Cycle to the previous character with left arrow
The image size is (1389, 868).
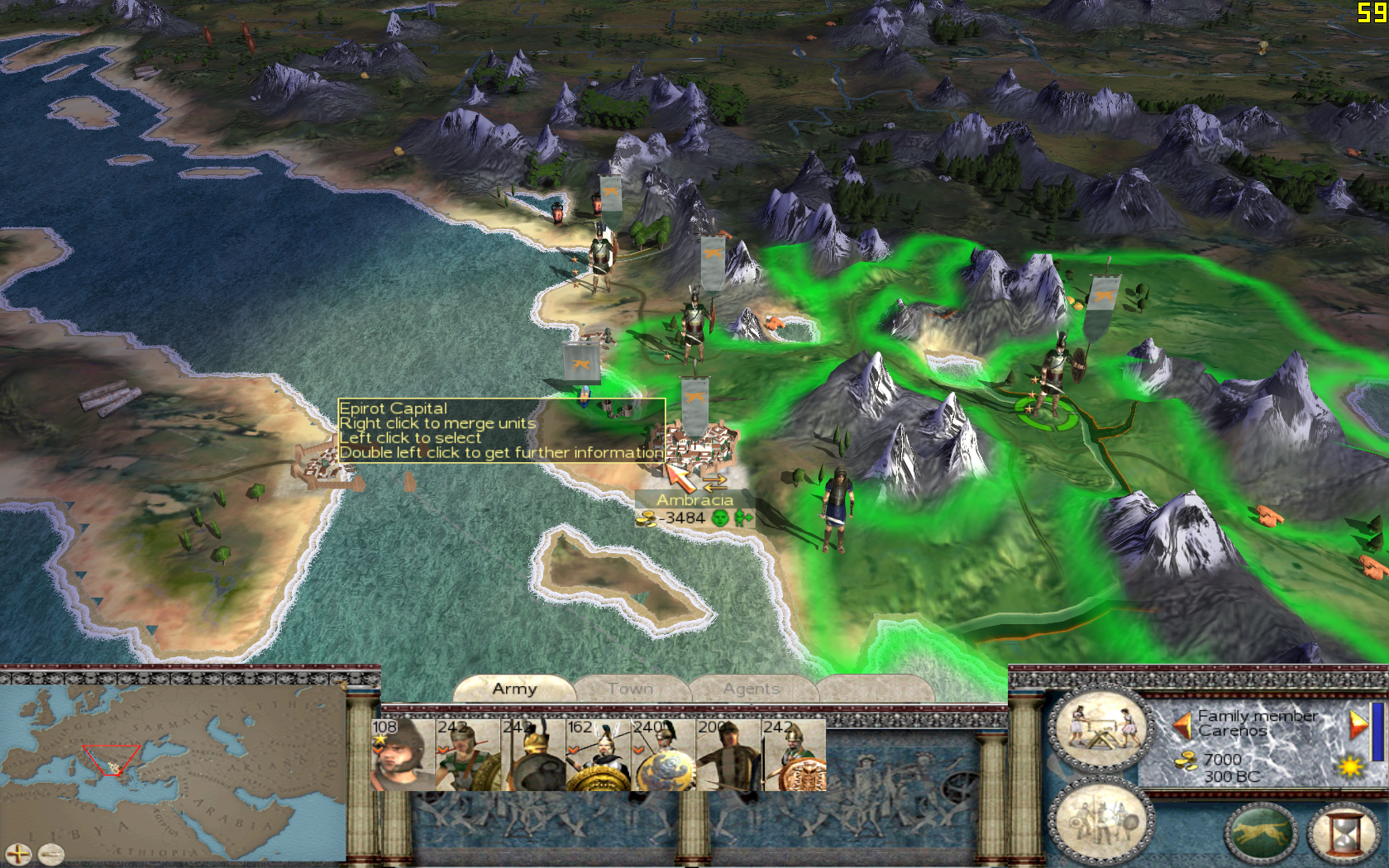1182,725
